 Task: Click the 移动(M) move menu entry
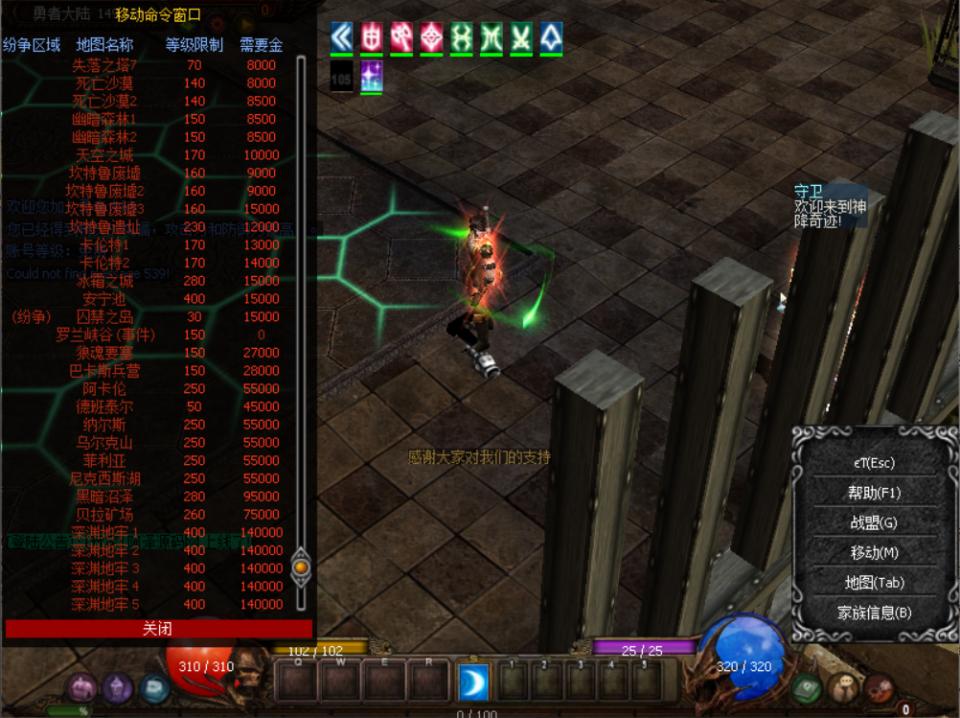pyautogui.click(x=873, y=552)
